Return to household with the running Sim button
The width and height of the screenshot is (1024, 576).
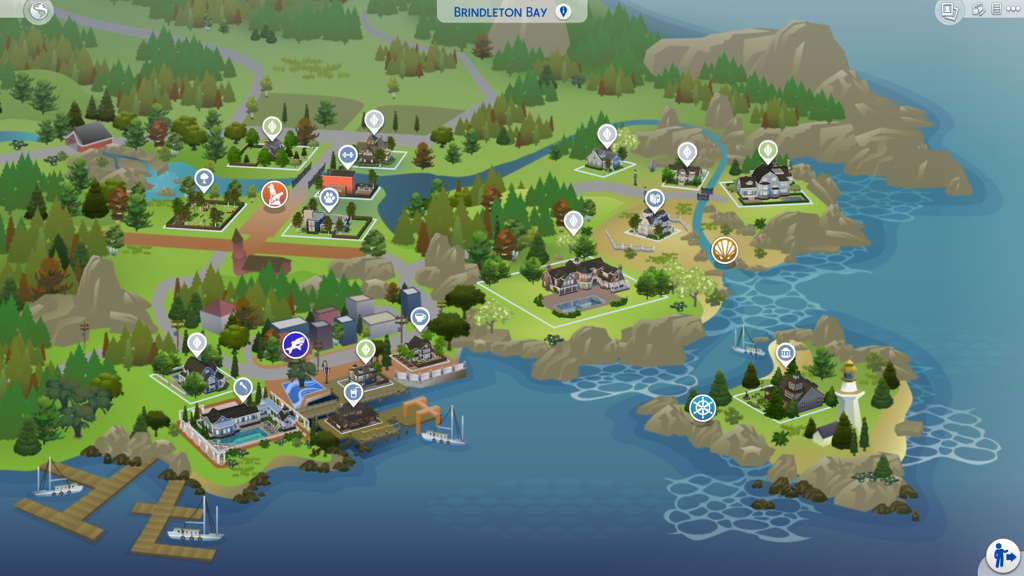click(x=1001, y=554)
